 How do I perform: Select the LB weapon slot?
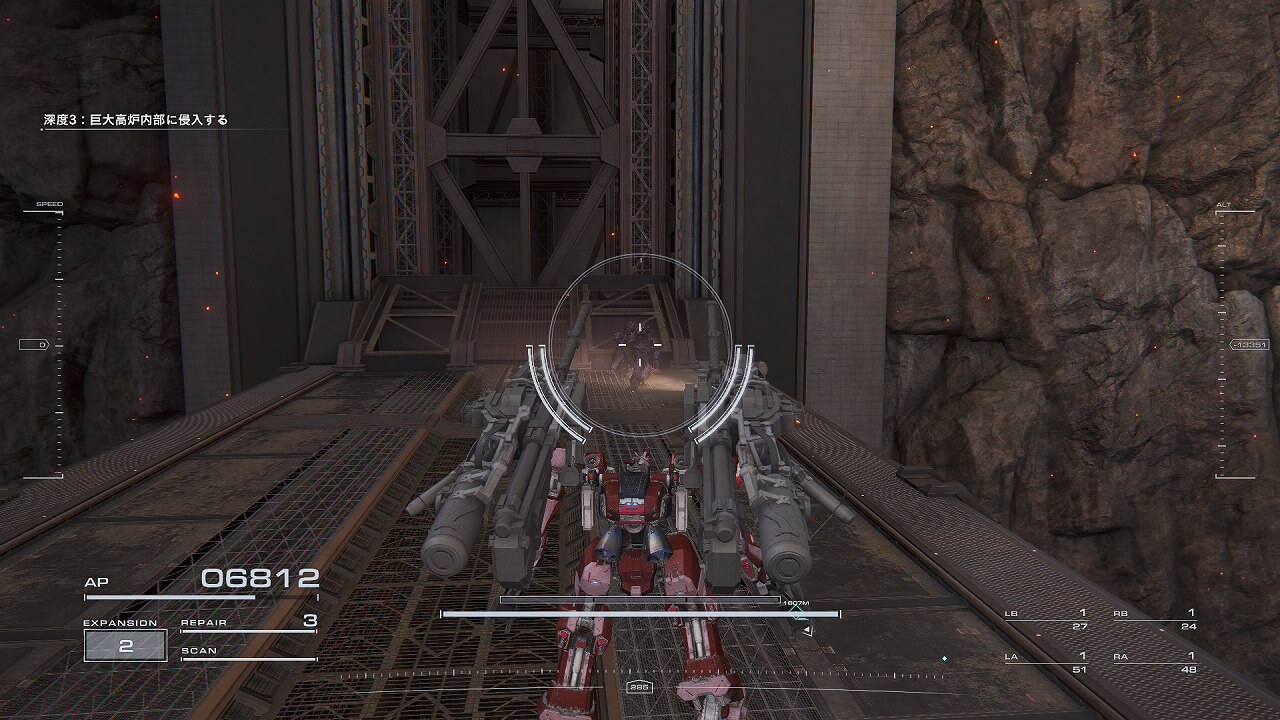pos(1046,619)
